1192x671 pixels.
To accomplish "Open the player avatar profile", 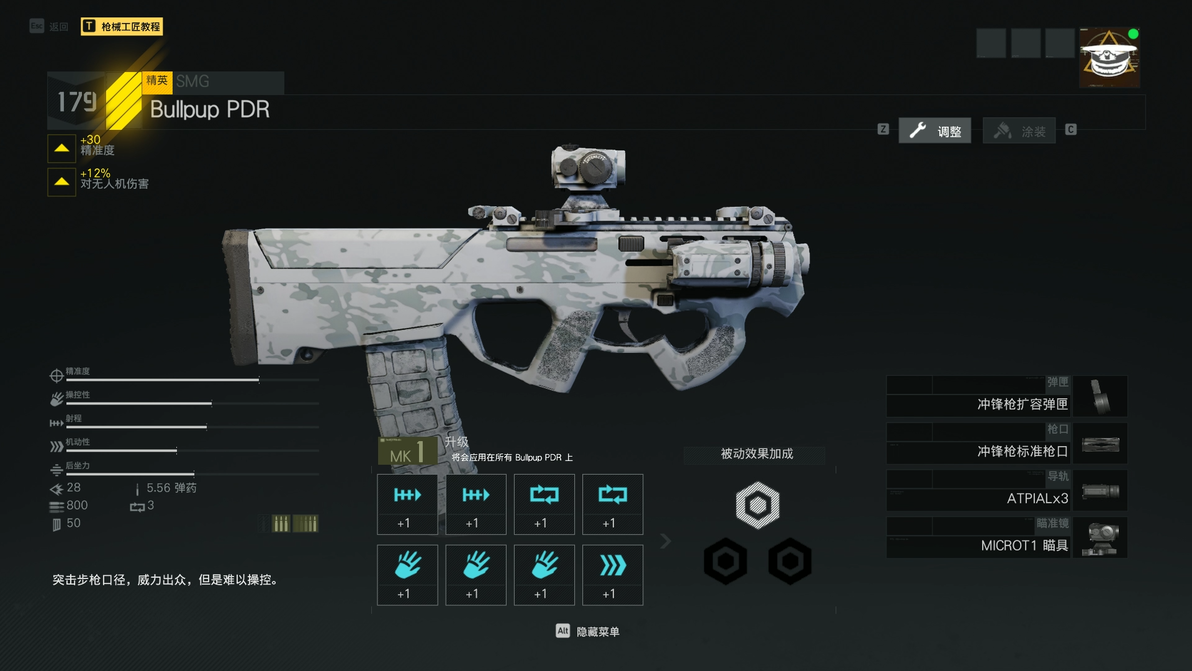I will tap(1109, 58).
